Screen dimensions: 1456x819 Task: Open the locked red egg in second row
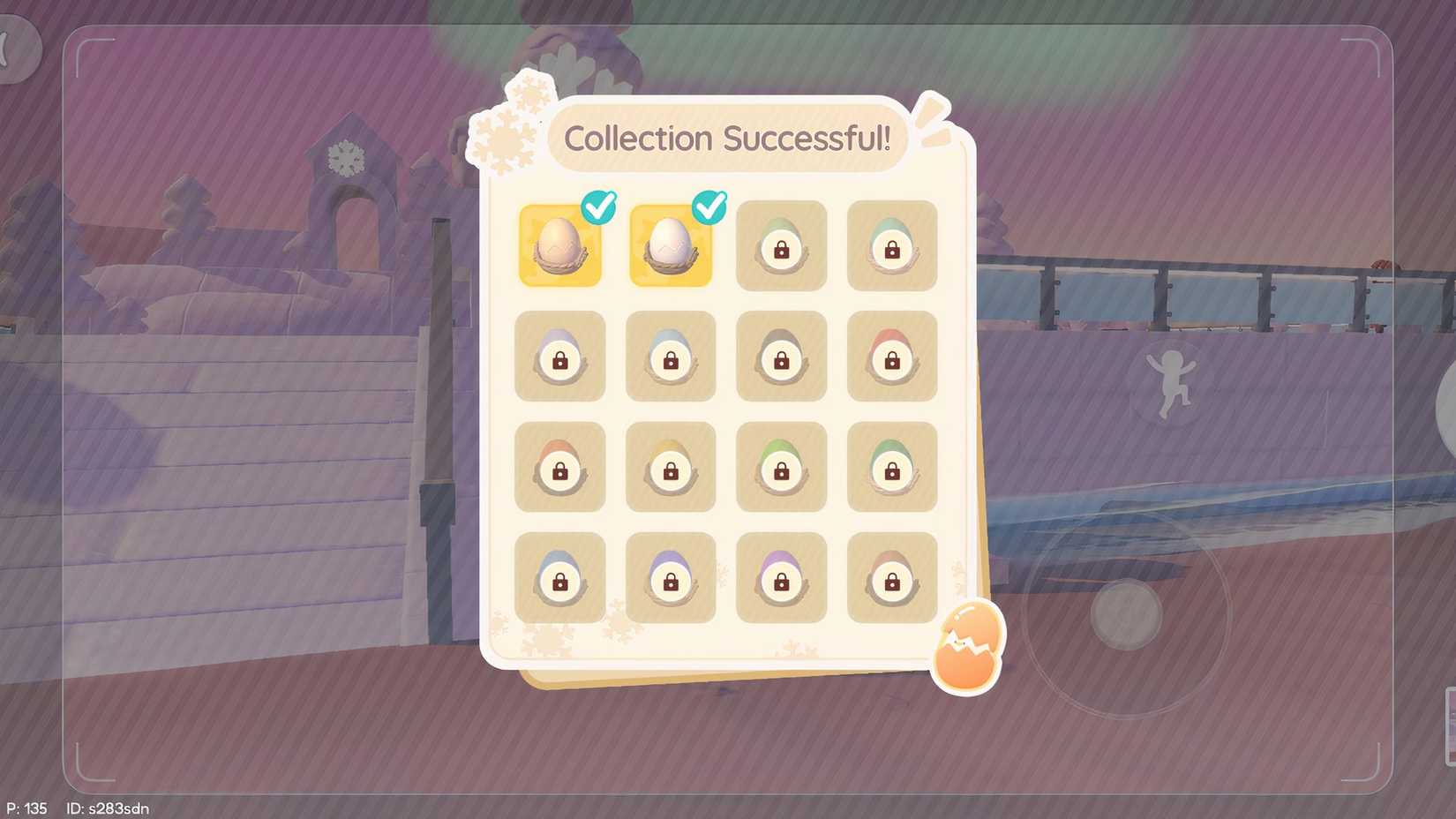coord(891,357)
